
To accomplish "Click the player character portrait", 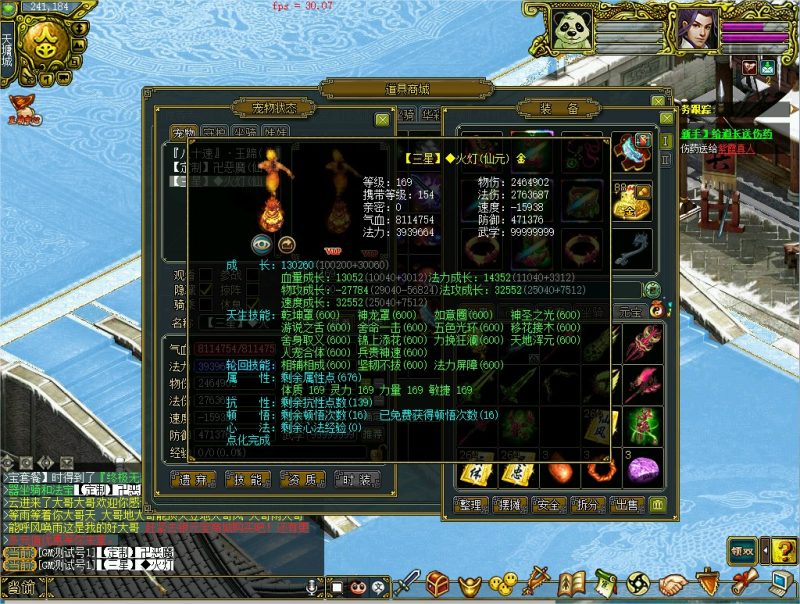I will click(696, 30).
